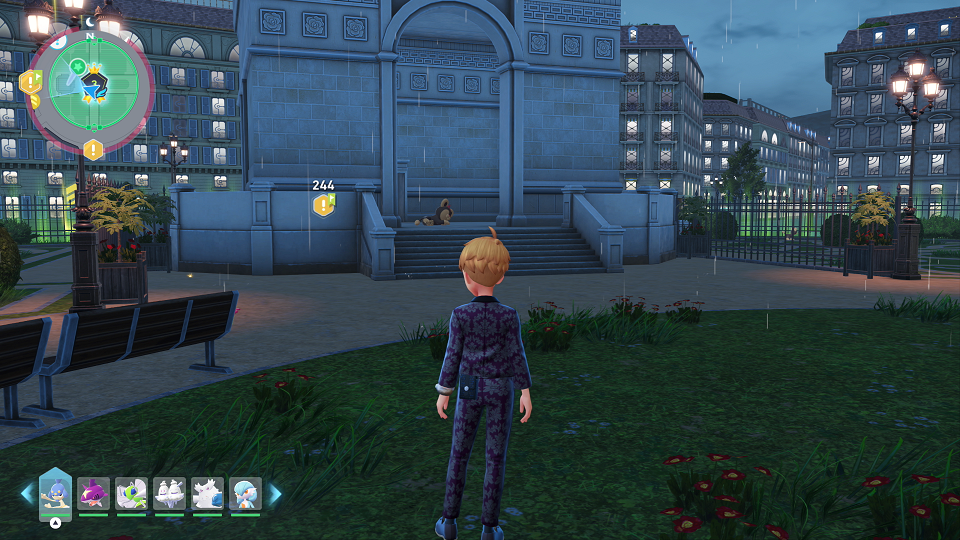
Task: Select the fluffy white Pokémon party slot
Action: point(207,493)
